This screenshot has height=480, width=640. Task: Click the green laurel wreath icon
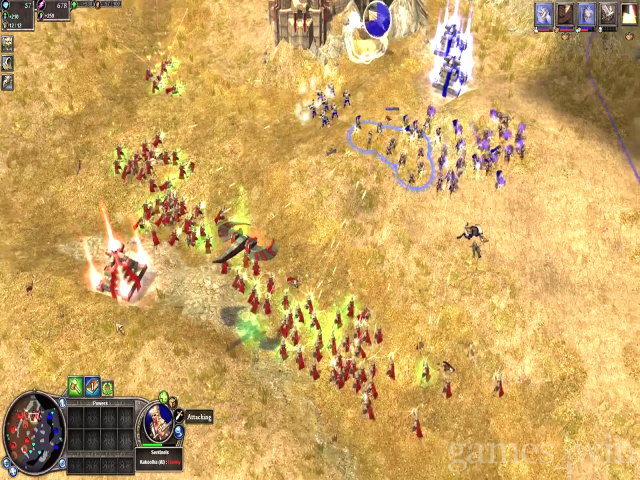107,388
